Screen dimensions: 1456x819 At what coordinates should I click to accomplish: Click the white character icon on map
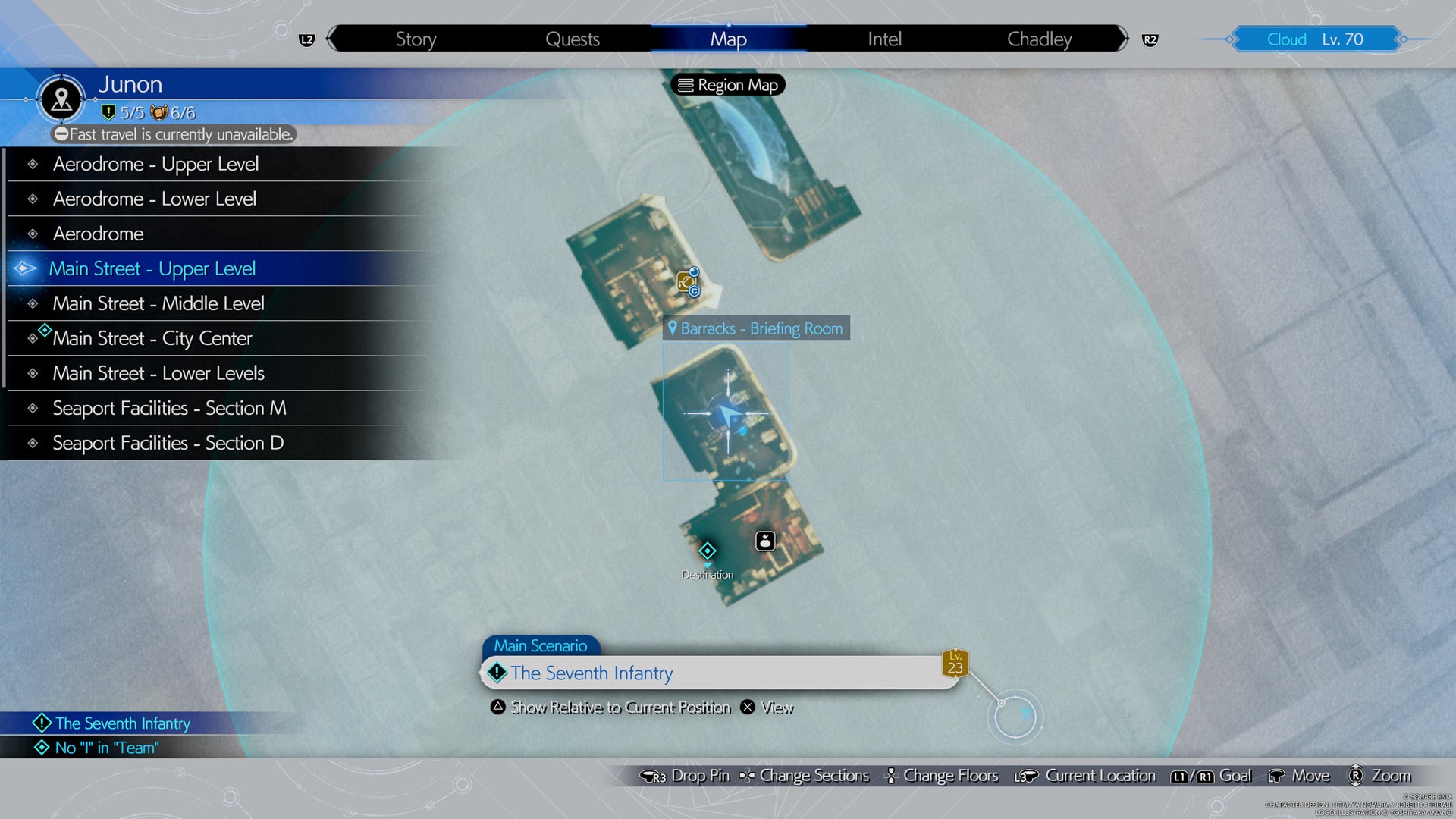[x=765, y=541]
